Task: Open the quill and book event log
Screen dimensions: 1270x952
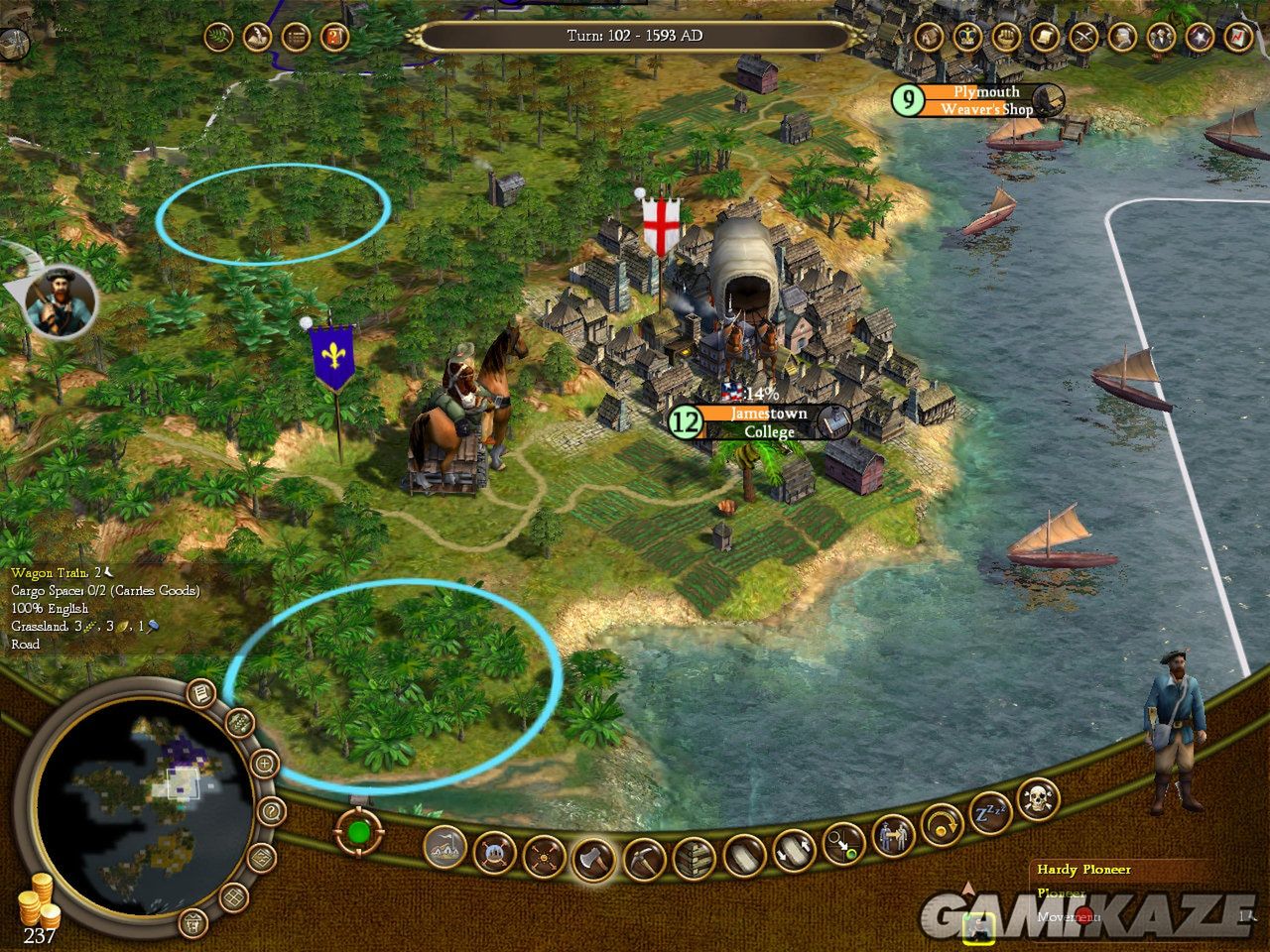Action: [257, 38]
